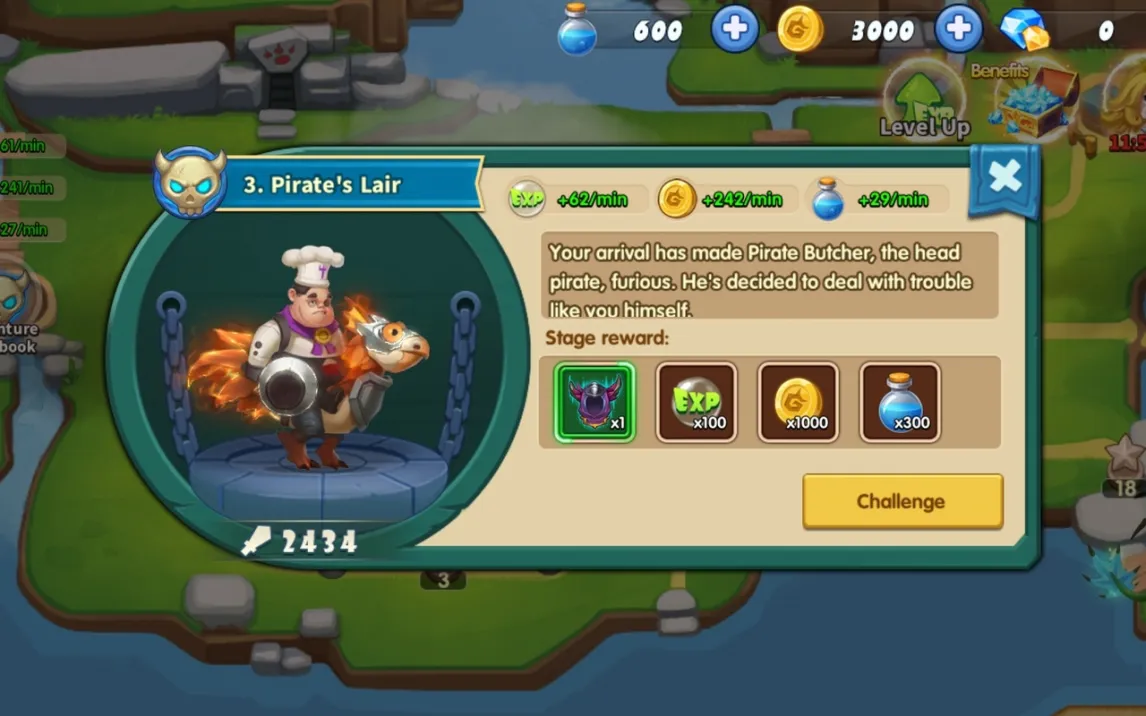The height and width of the screenshot is (716, 1146).
Task: Inspect the purple helmet stage reward
Action: 595,402
